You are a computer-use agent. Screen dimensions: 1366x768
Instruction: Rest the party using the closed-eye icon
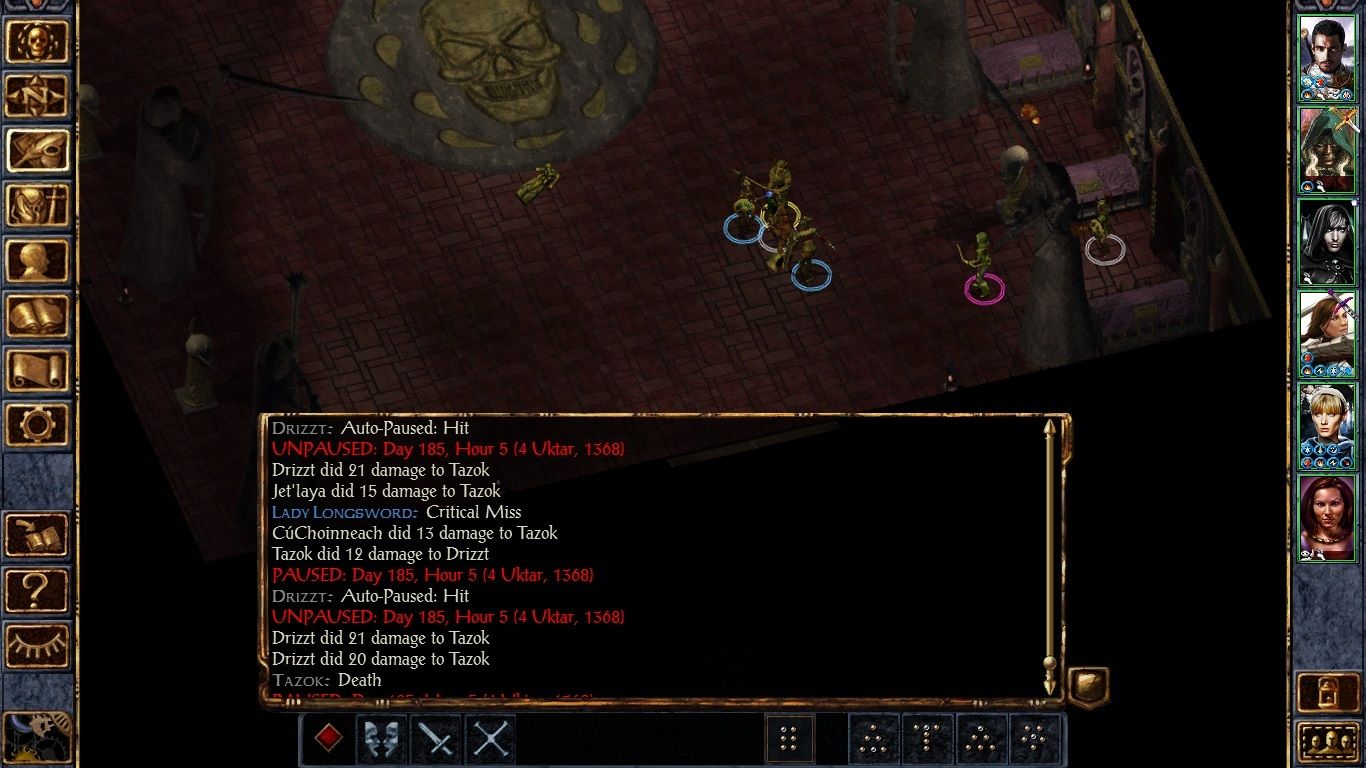pos(38,645)
